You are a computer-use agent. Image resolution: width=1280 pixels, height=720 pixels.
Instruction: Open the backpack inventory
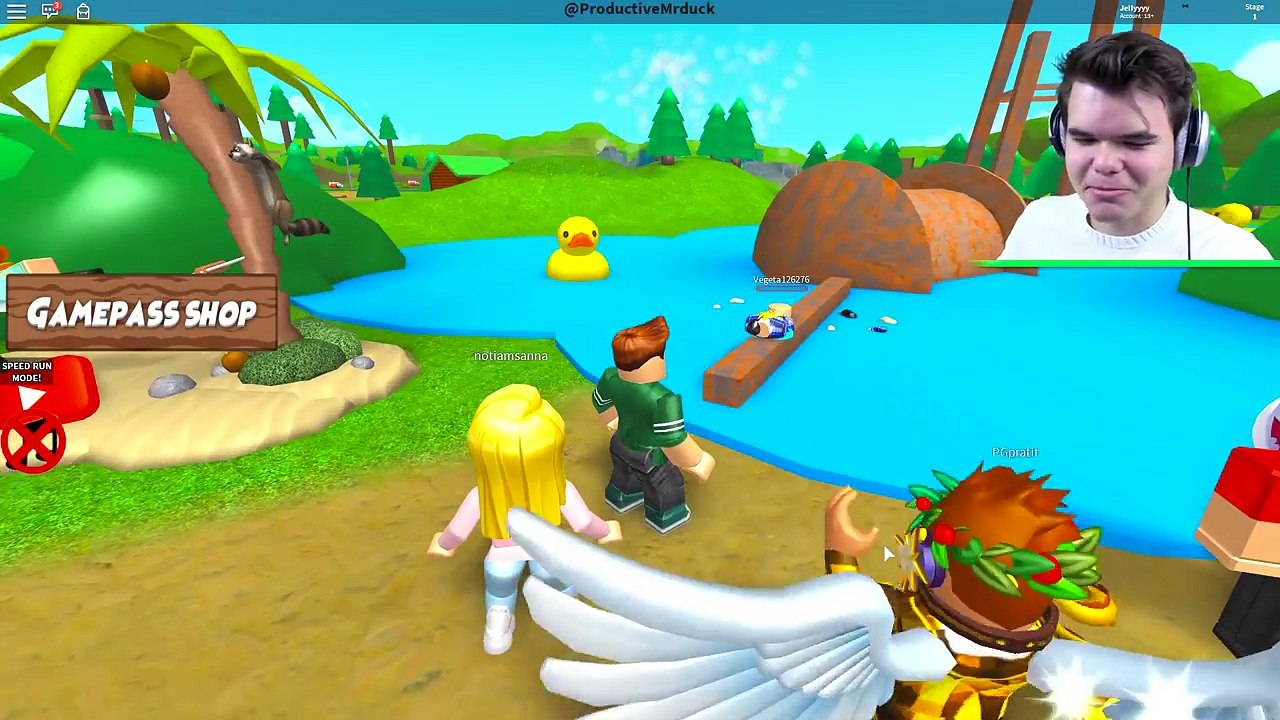pos(83,11)
